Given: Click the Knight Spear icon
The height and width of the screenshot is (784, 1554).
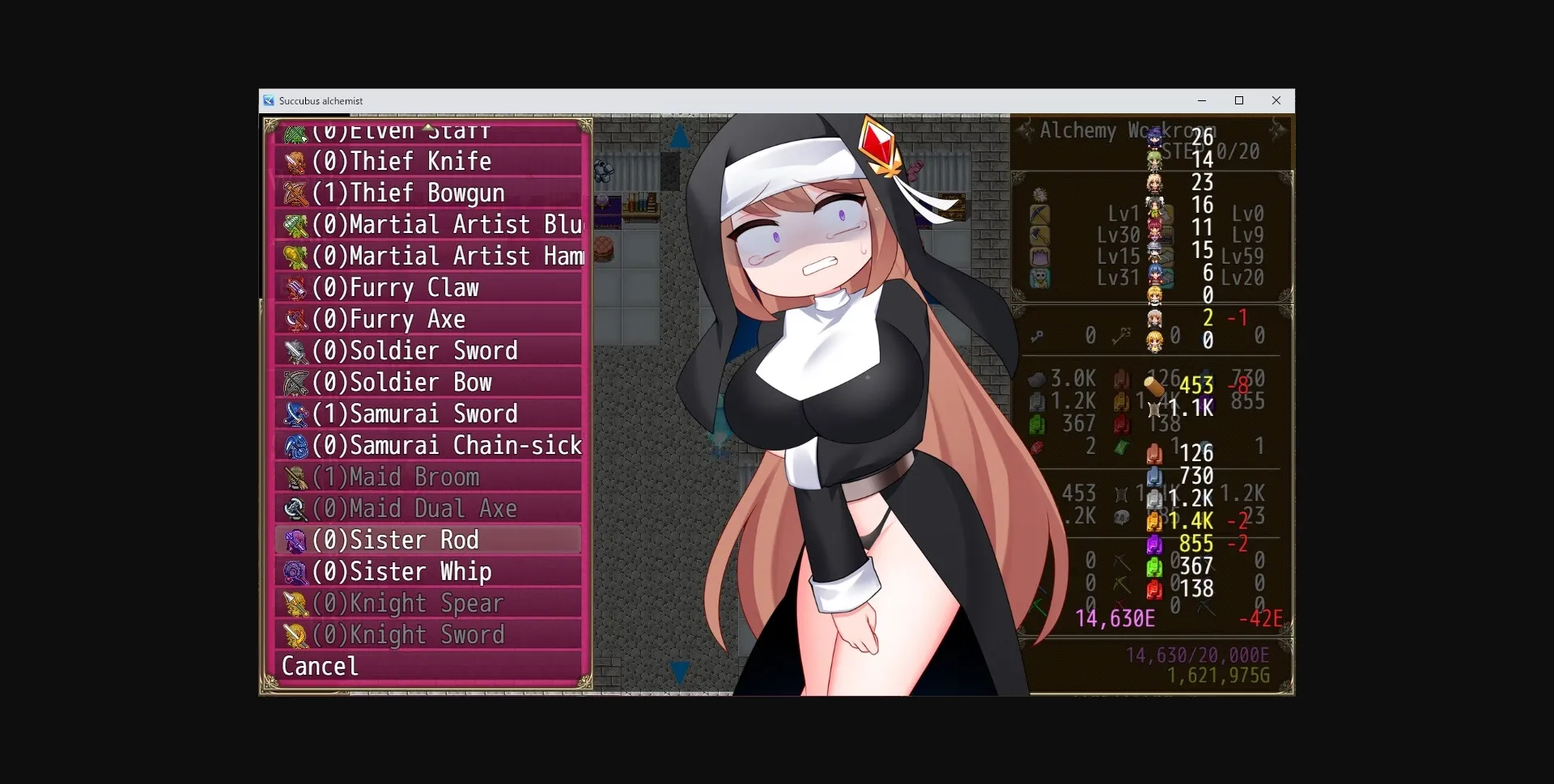Looking at the screenshot, I should [296, 602].
